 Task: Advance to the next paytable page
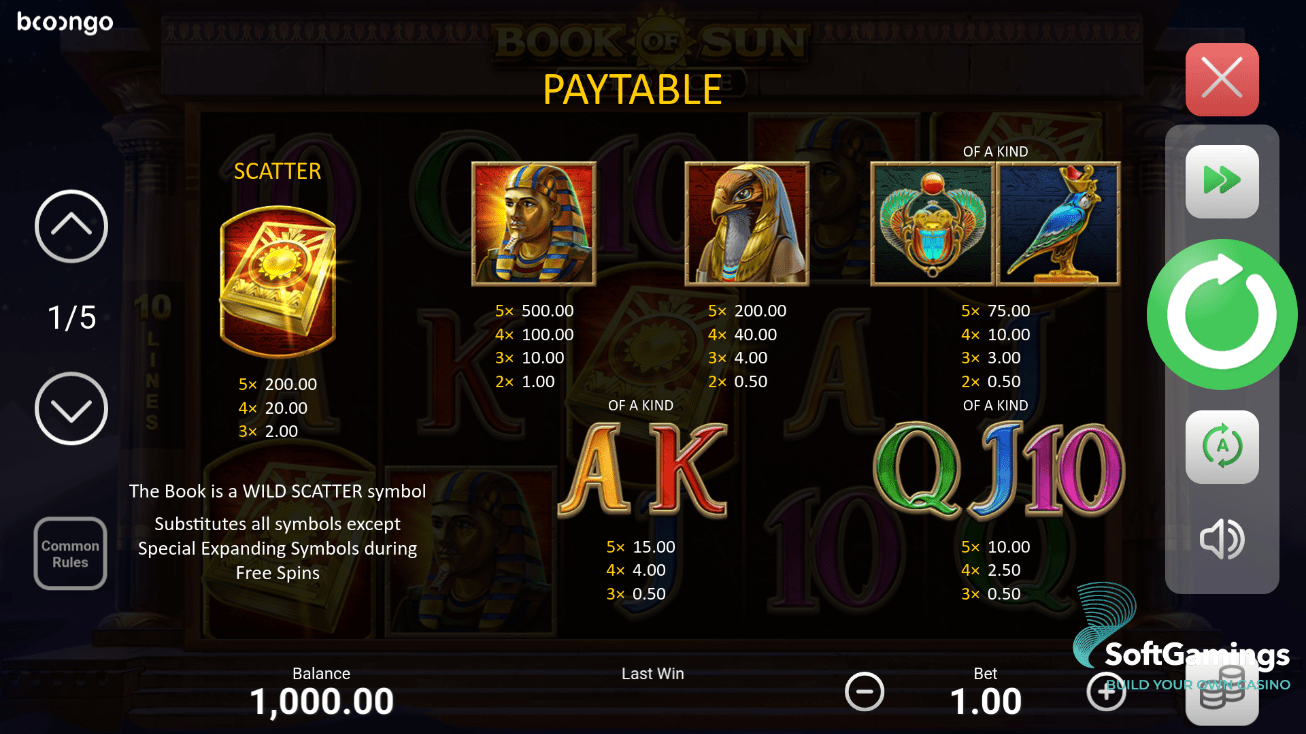[x=71, y=408]
